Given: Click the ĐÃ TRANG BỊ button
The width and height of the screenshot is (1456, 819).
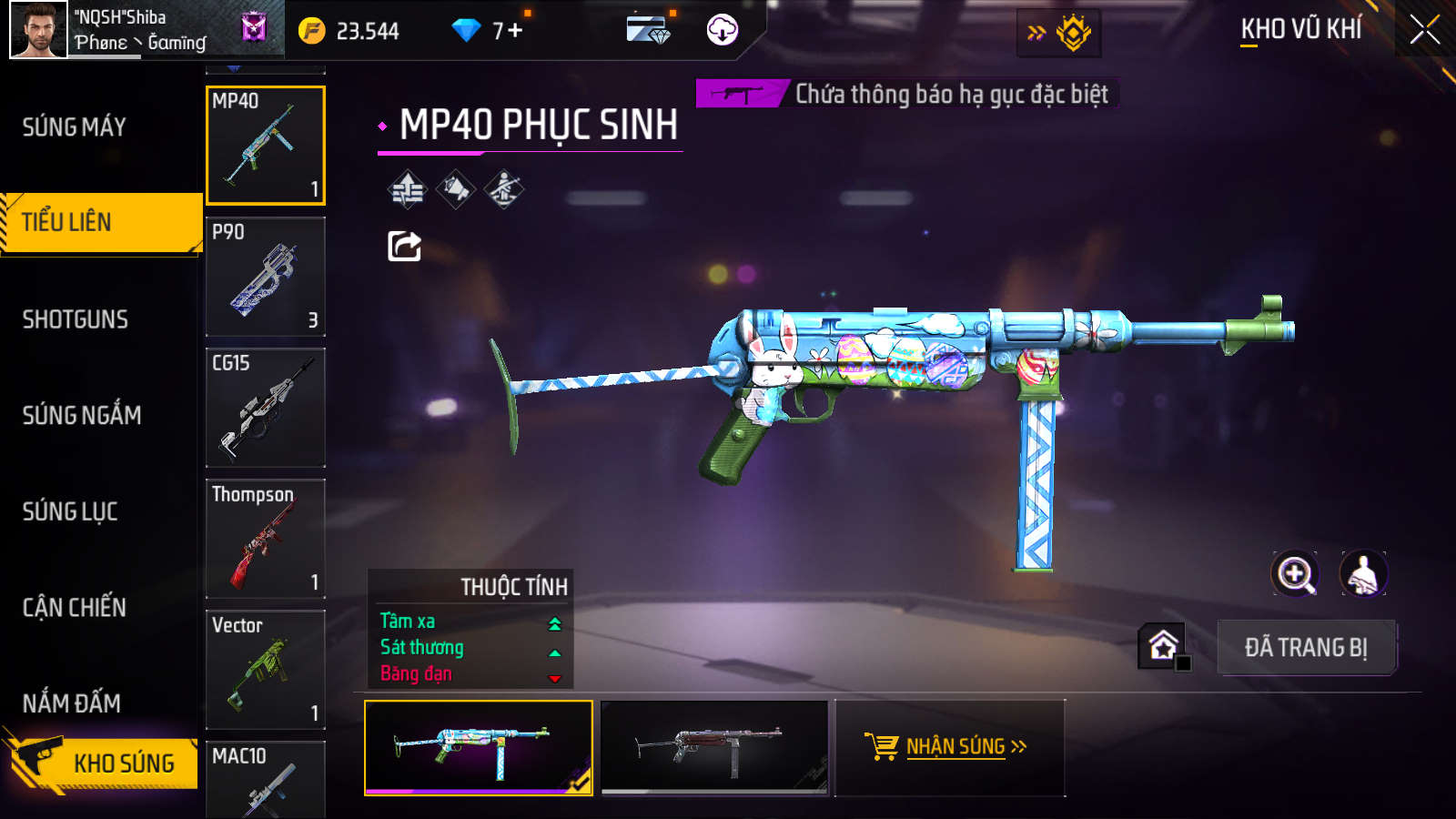Looking at the screenshot, I should pyautogui.click(x=1306, y=648).
